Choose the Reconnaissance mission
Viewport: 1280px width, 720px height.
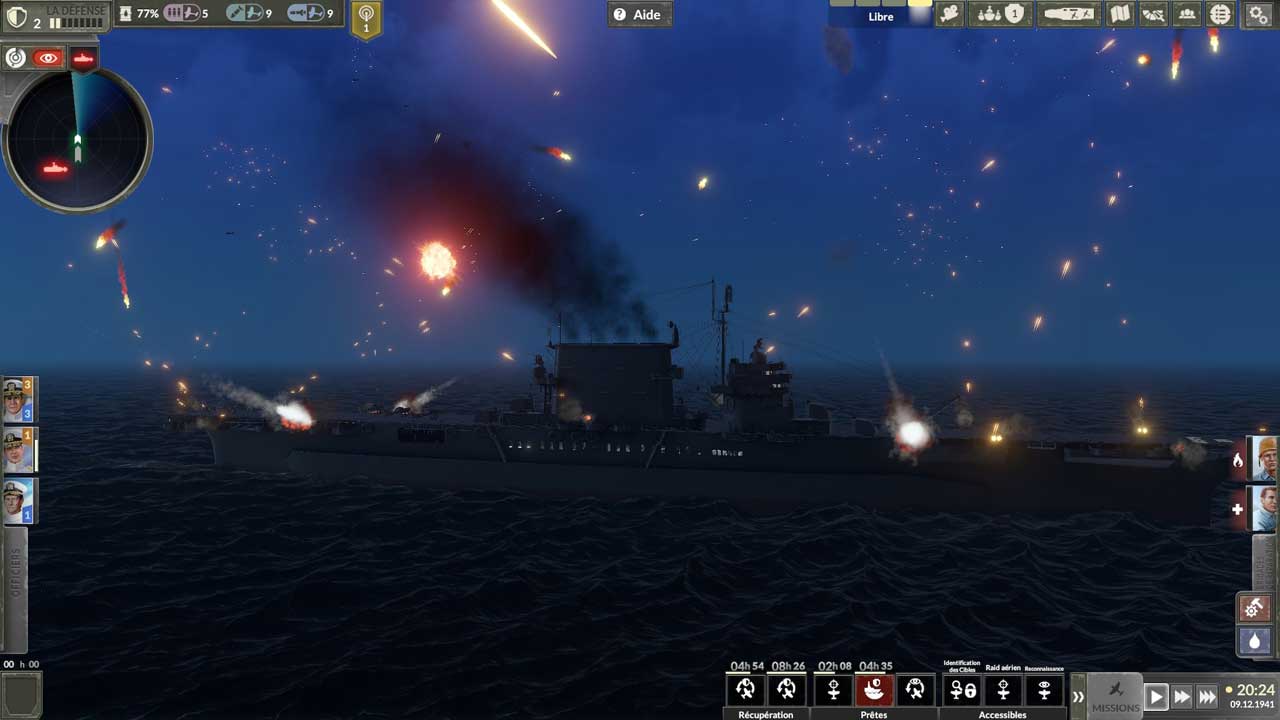click(1044, 690)
